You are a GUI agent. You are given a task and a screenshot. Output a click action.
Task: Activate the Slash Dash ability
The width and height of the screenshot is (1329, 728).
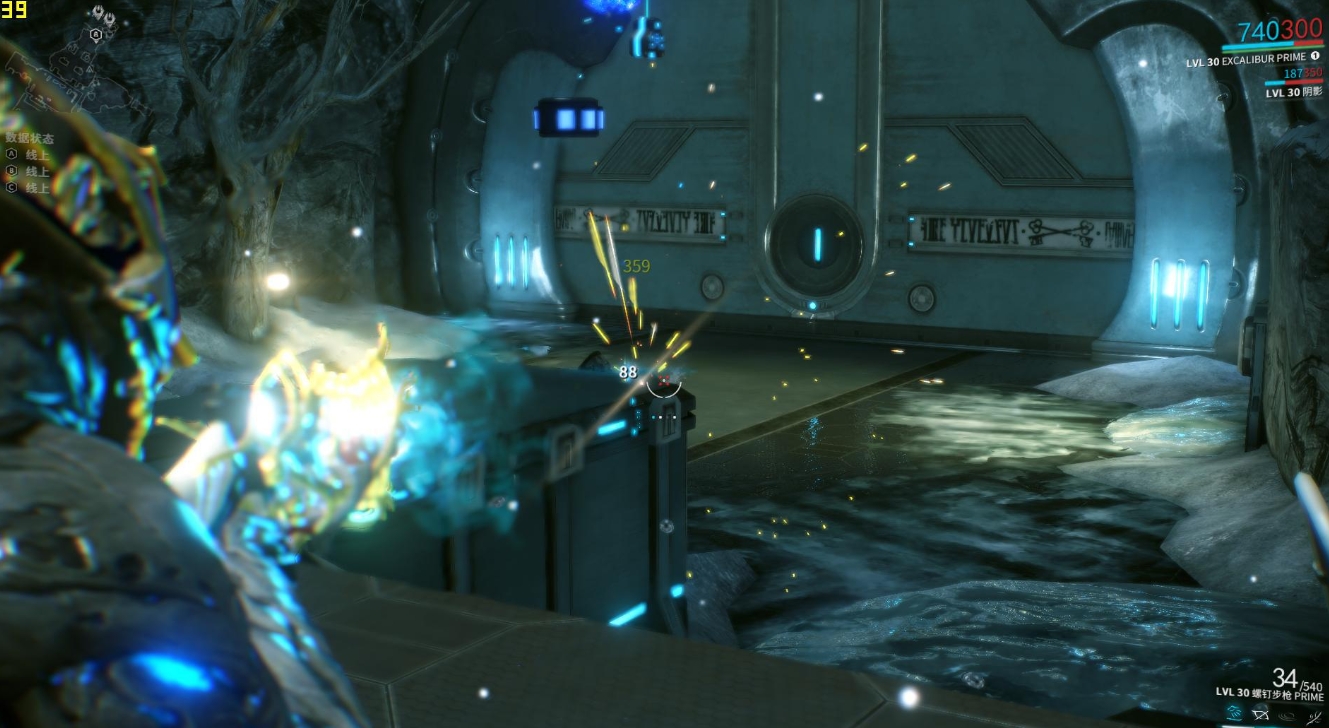(1231, 713)
